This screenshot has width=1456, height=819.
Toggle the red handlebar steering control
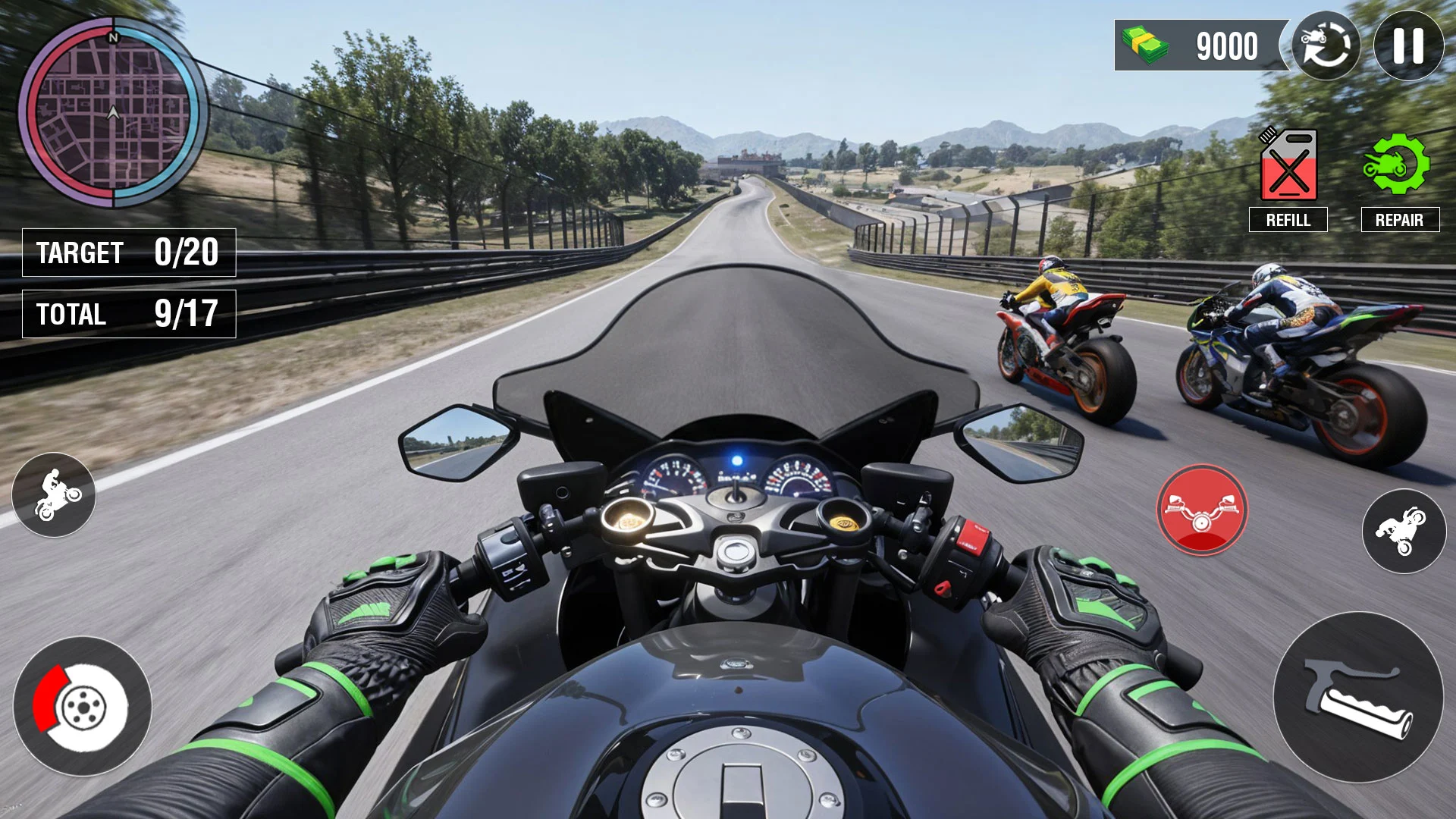point(1202,510)
